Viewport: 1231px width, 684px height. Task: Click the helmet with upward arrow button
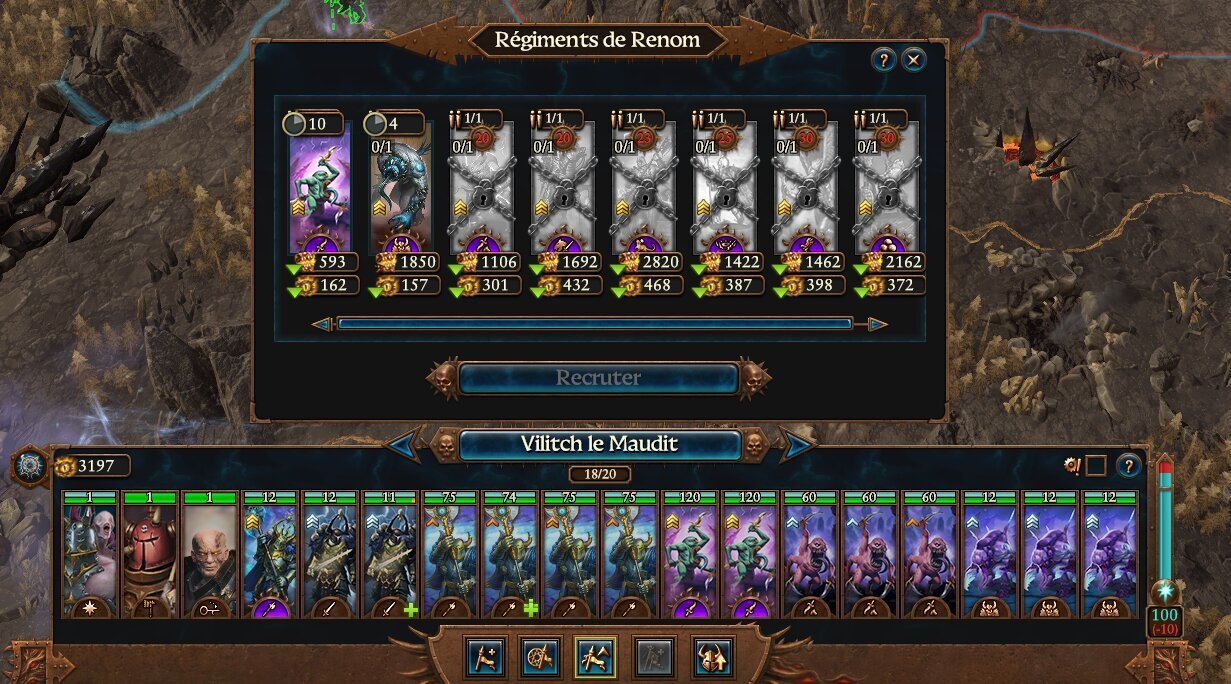[713, 657]
